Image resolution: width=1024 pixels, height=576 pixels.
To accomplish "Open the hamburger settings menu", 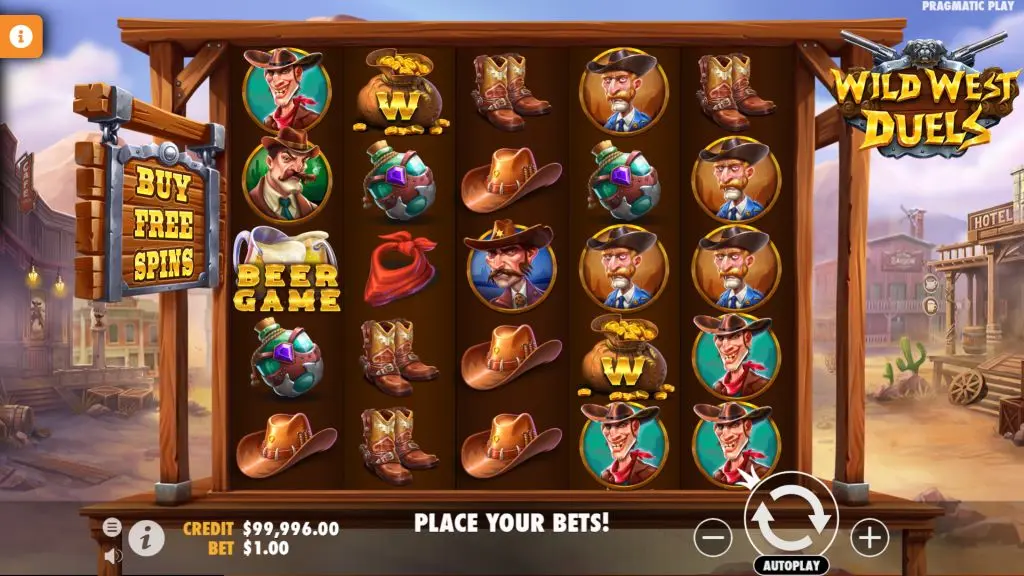I will 112,527.
